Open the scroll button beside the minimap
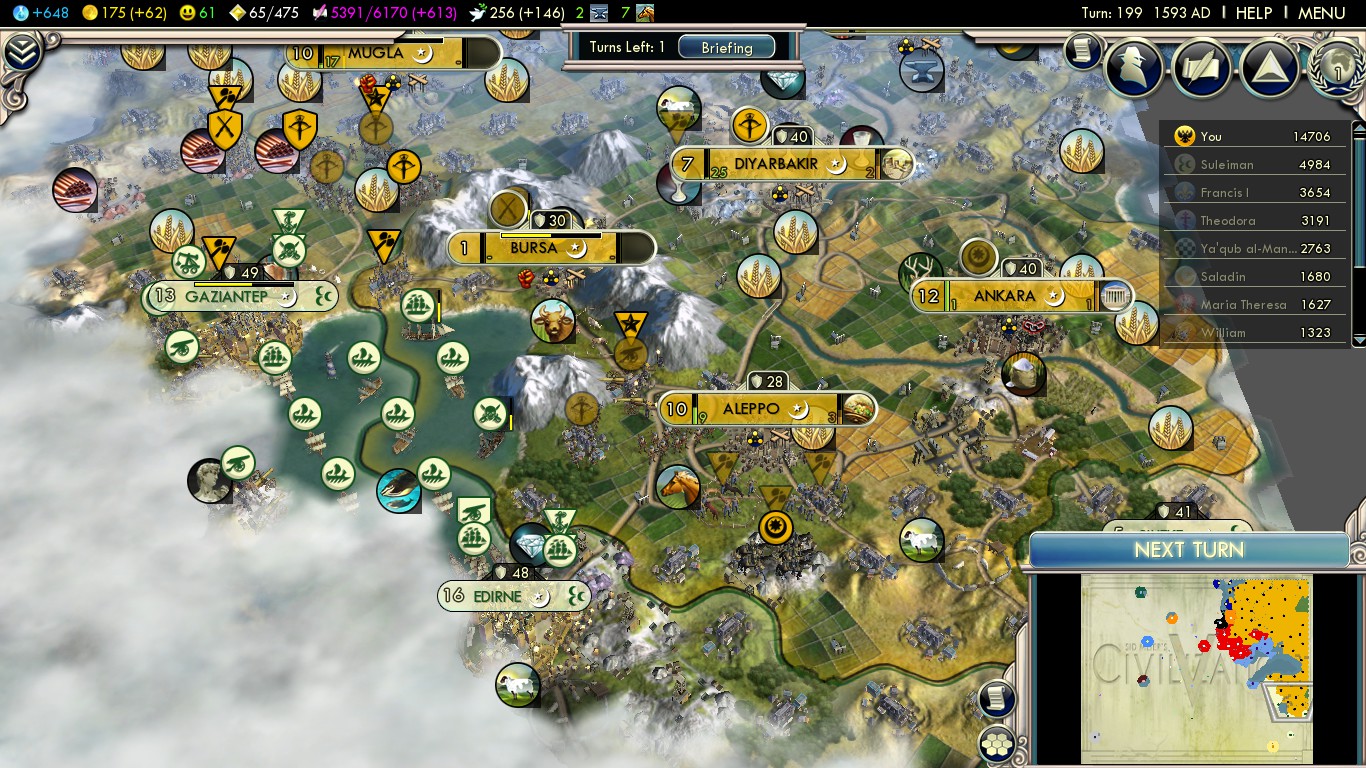This screenshot has height=768, width=1366. [x=997, y=699]
